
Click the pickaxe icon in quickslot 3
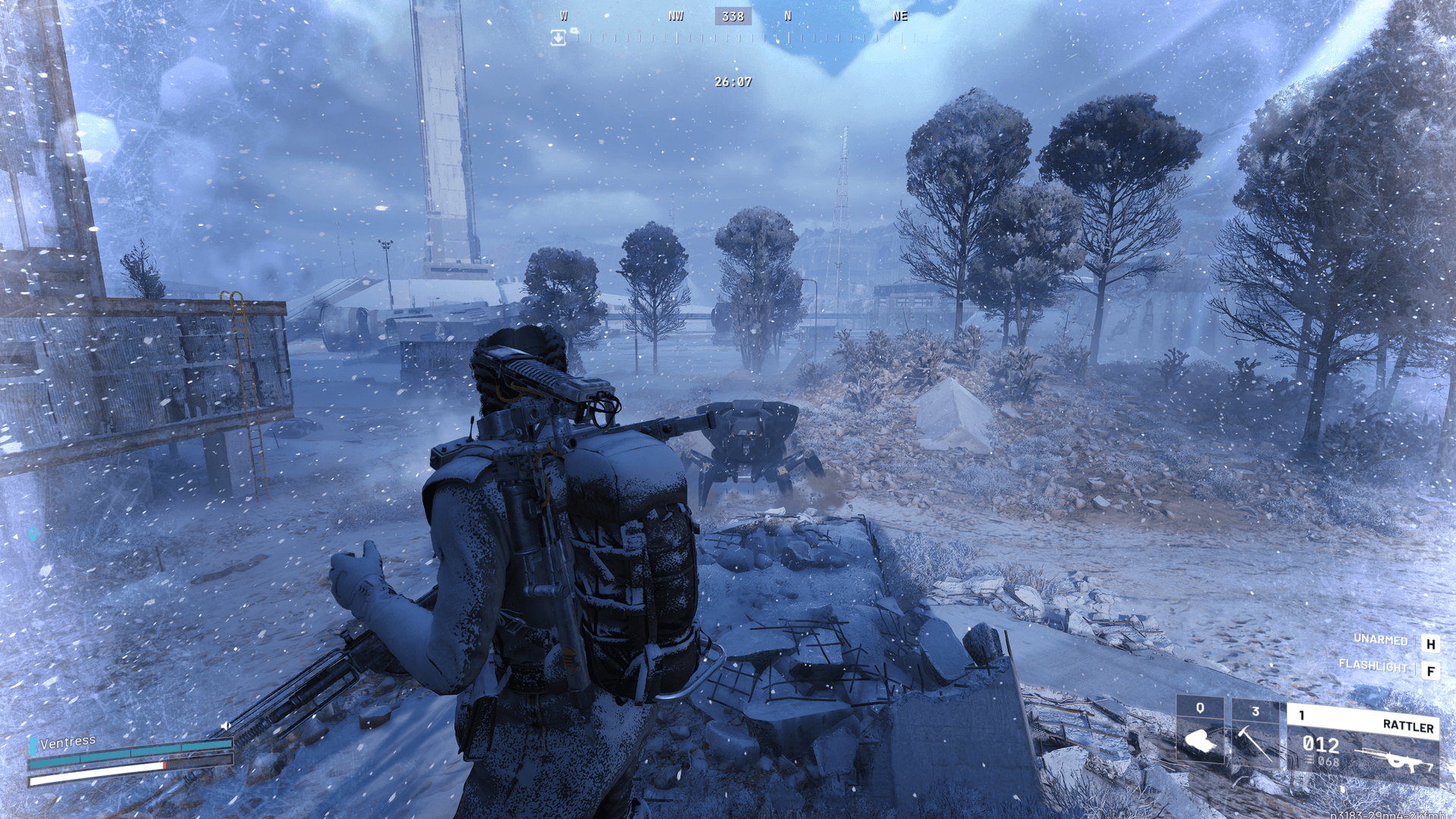[1255, 742]
